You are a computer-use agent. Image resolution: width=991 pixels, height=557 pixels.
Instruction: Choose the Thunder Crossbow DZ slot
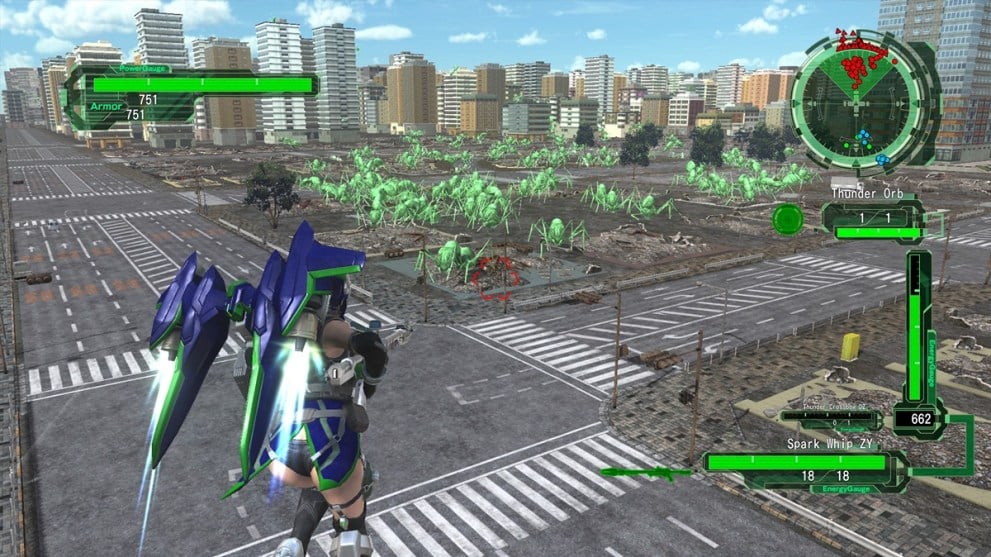pyautogui.click(x=830, y=419)
